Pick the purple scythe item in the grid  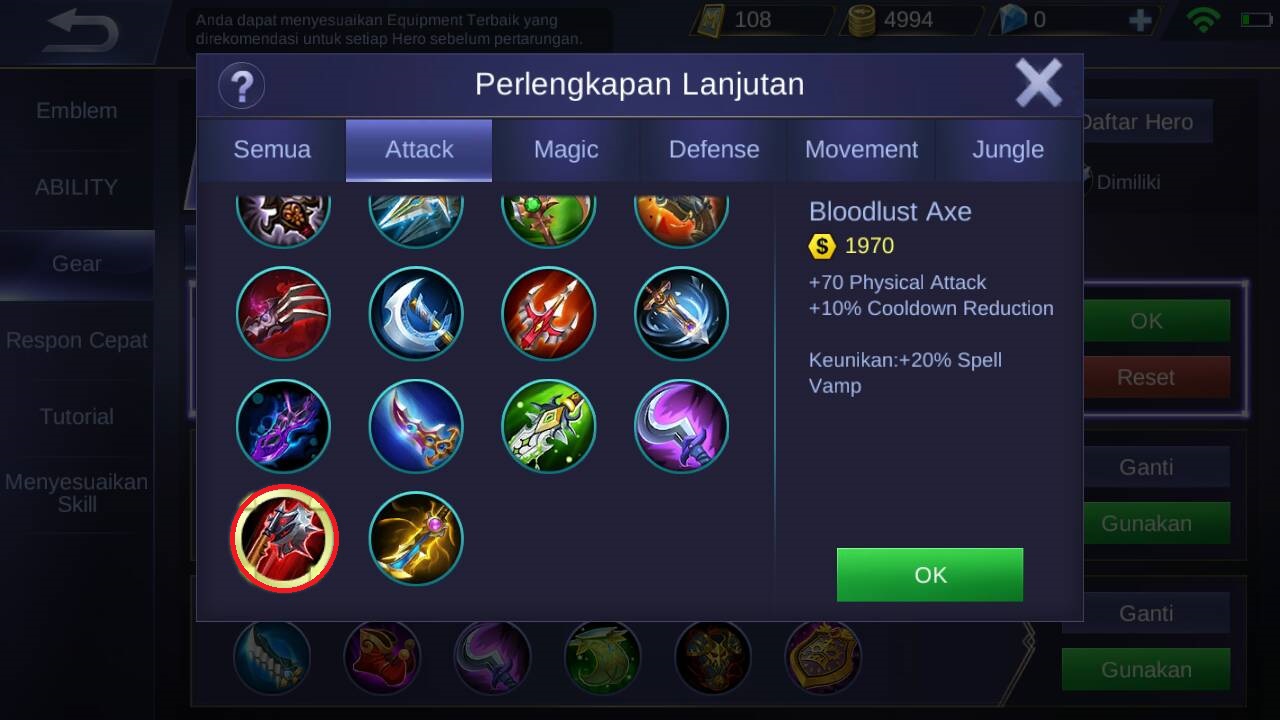(681, 427)
